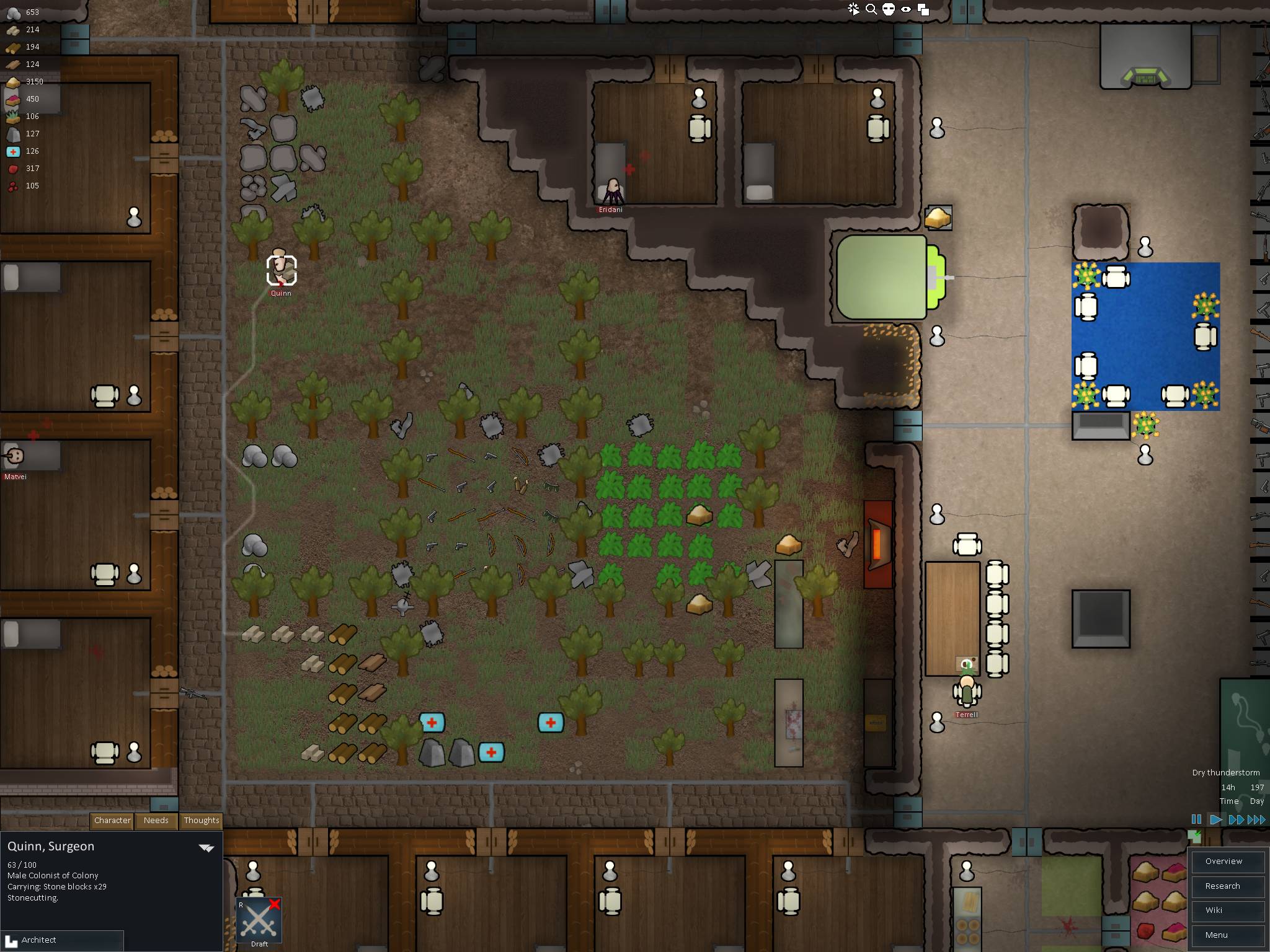Set game to triple fast-forward speed
1270x952 pixels.
point(1257,819)
